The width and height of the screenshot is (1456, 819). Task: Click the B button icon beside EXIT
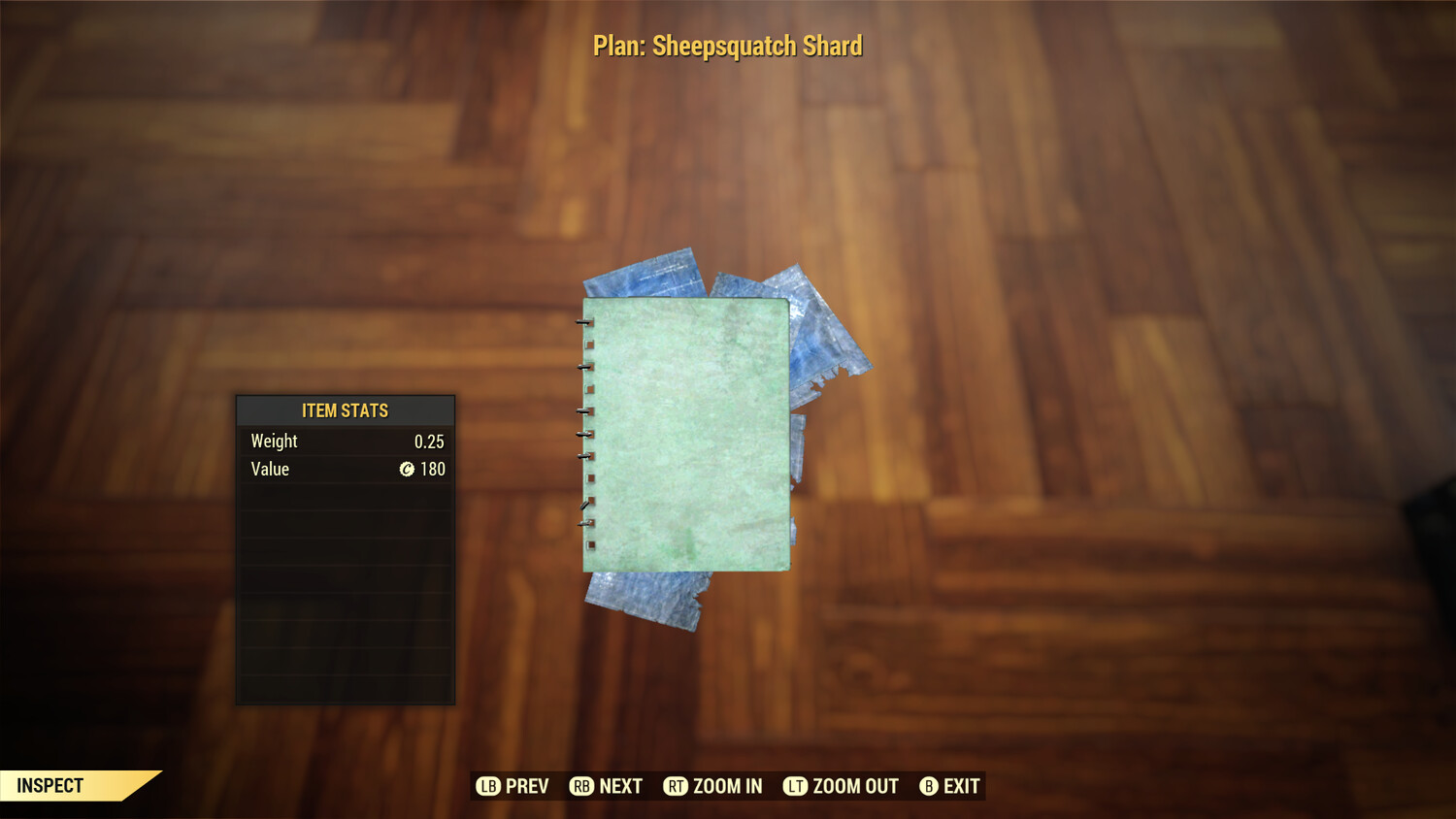tap(928, 786)
